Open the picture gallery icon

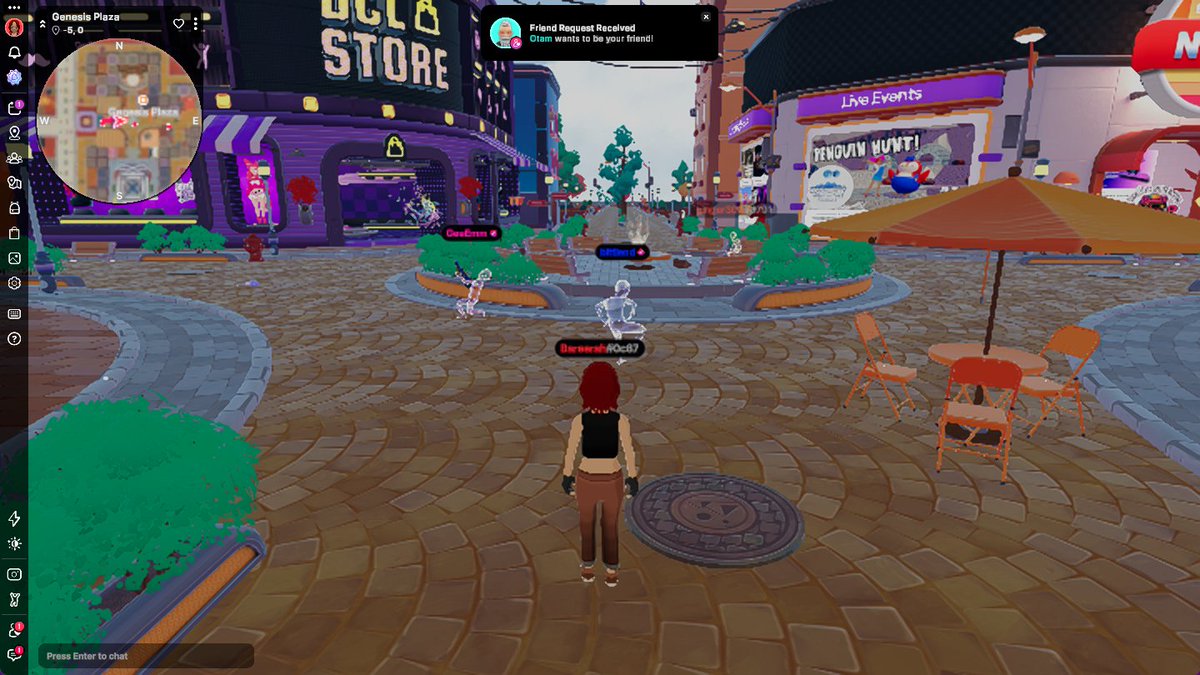pyautogui.click(x=14, y=258)
